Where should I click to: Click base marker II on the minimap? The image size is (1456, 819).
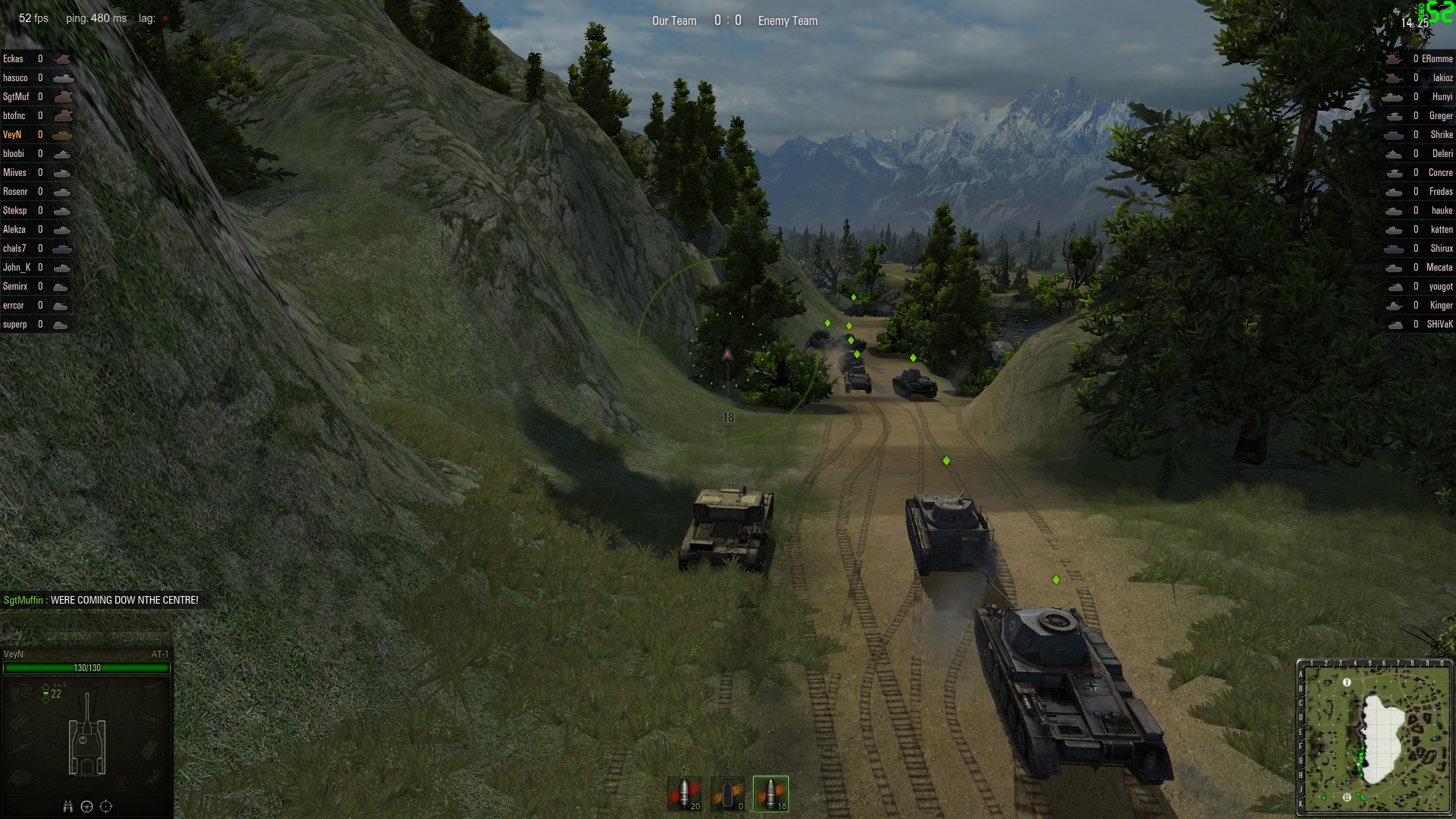(x=1347, y=797)
